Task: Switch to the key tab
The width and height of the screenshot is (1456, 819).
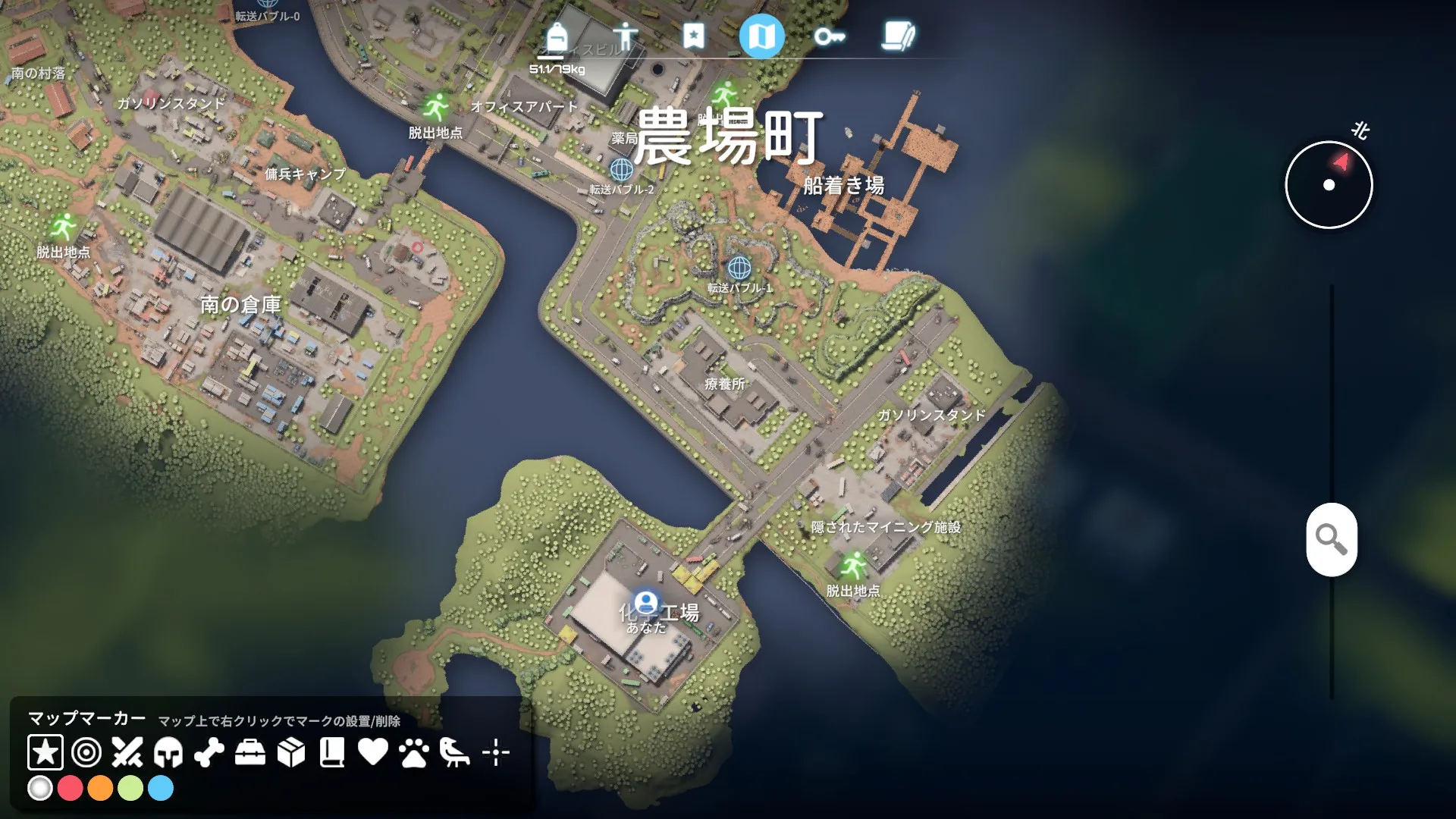Action: [830, 36]
